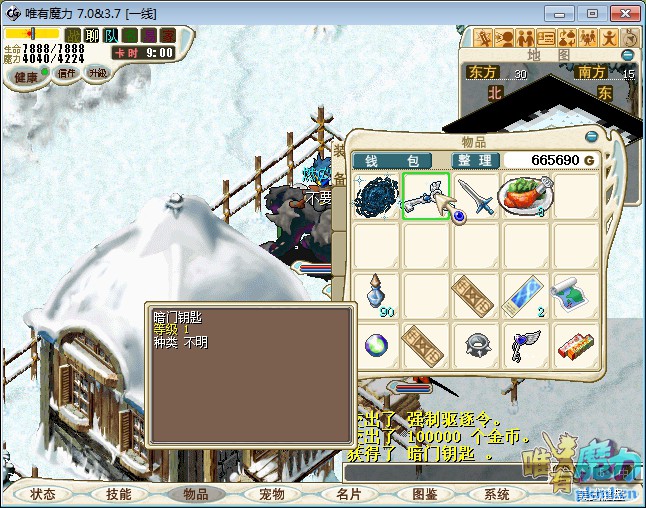Collapse the 地图 map panel

(x=628, y=55)
